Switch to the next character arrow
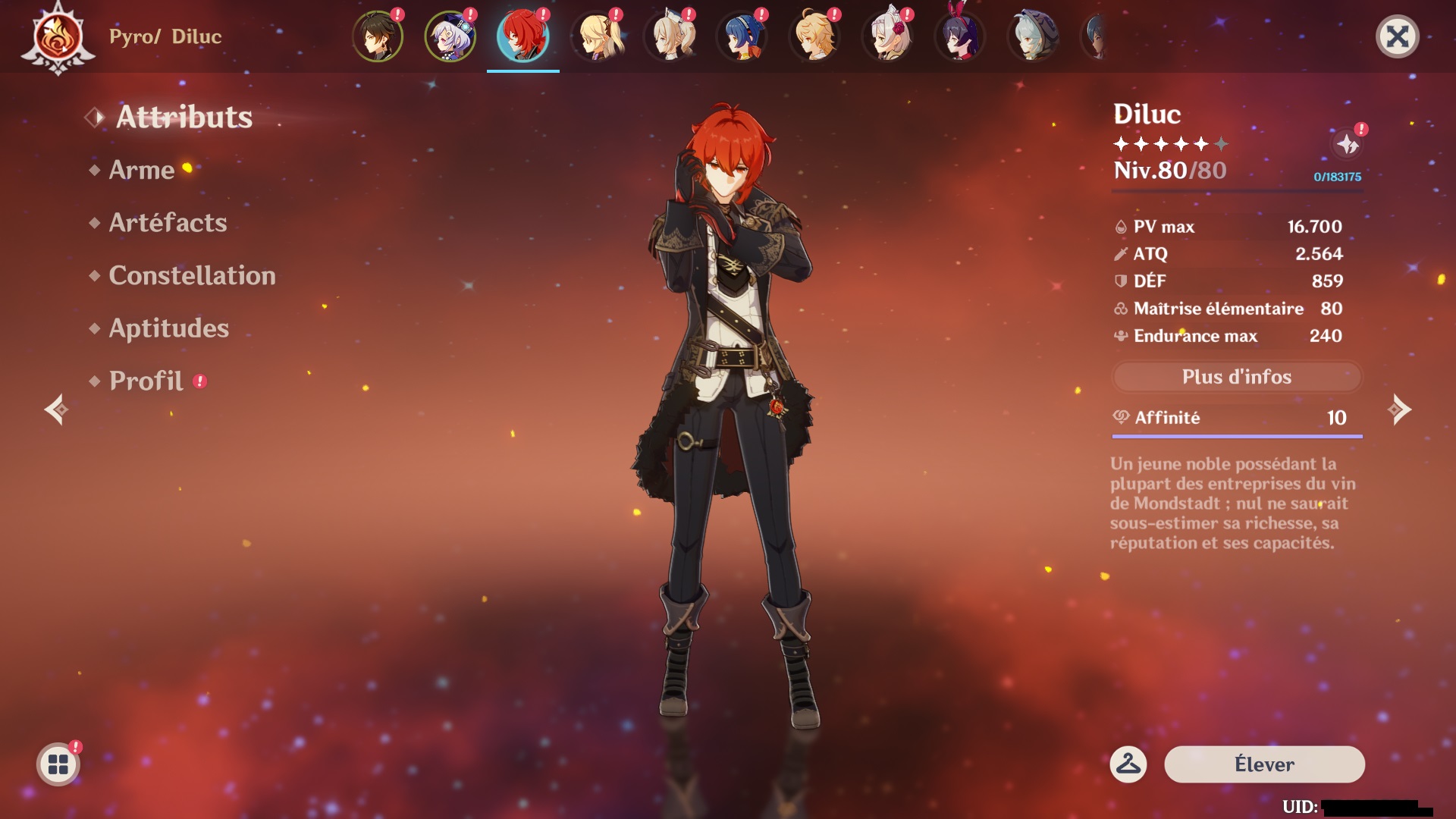Screen dimensions: 1456x819 point(1399,410)
